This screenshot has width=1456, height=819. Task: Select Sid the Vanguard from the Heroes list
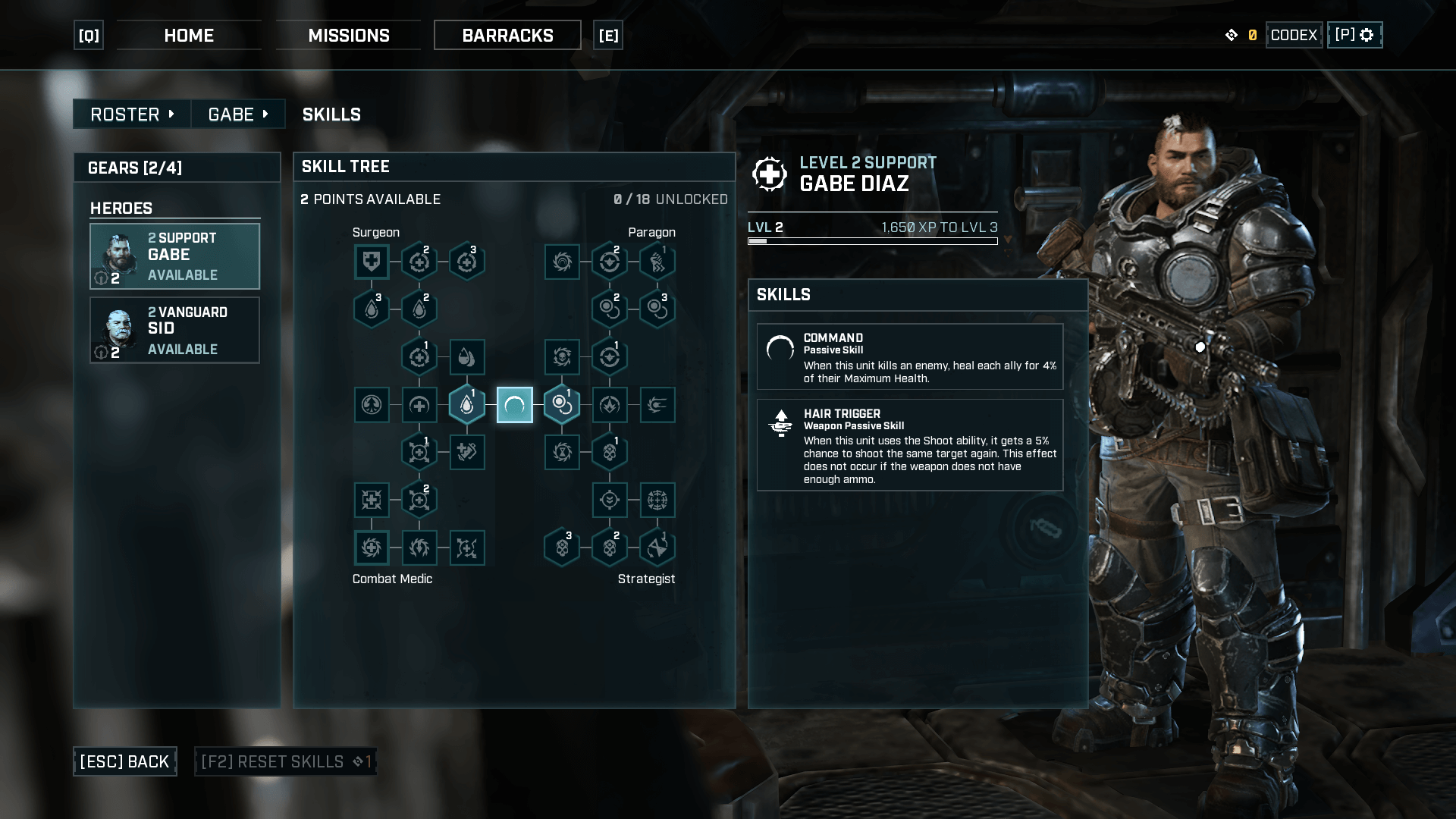174,330
